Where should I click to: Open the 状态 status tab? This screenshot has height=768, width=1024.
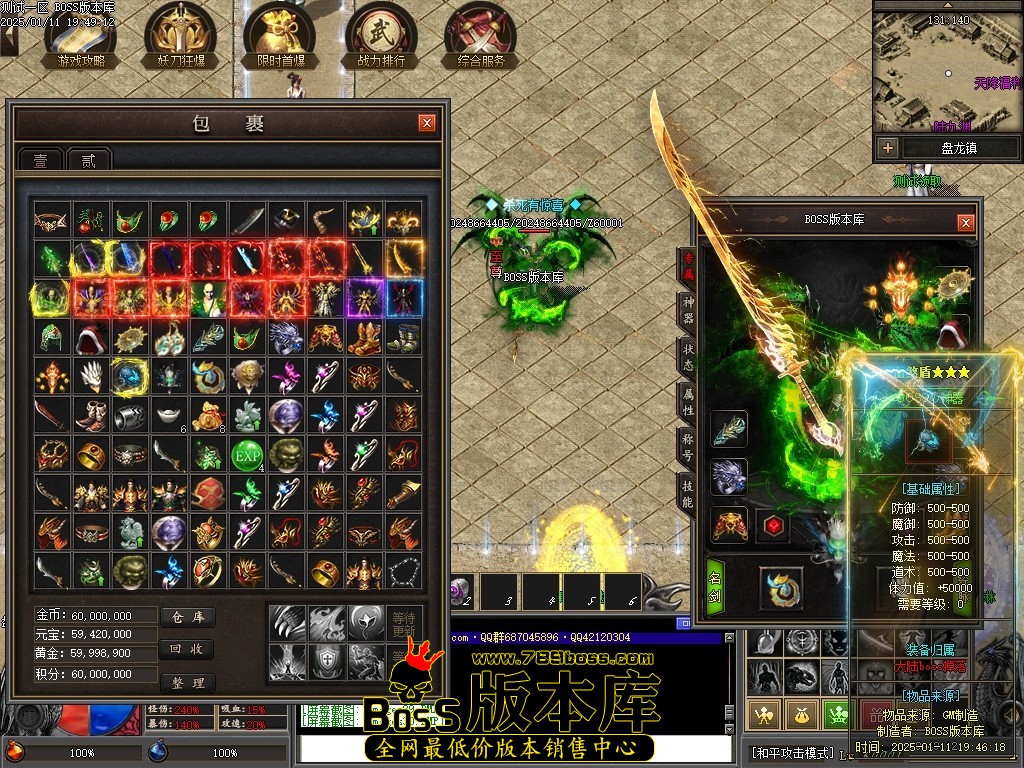tap(687, 359)
